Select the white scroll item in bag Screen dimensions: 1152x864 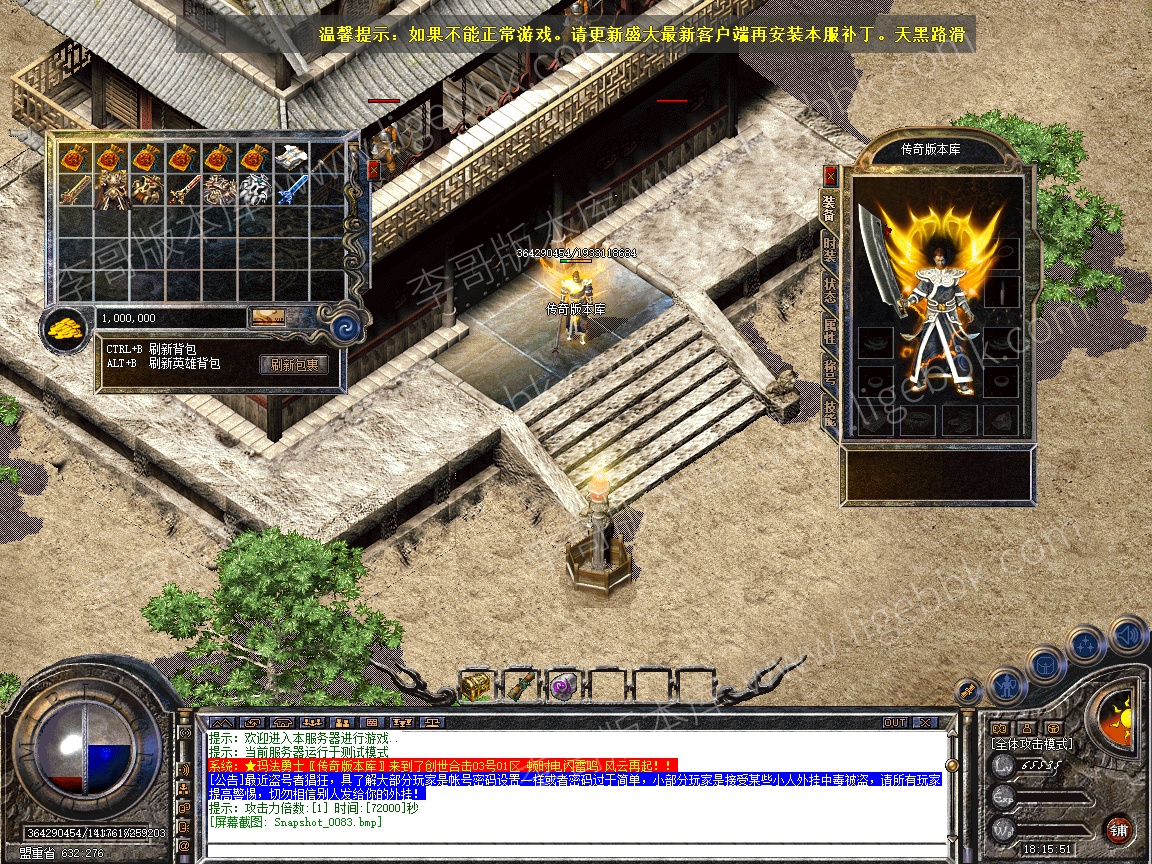pos(290,157)
